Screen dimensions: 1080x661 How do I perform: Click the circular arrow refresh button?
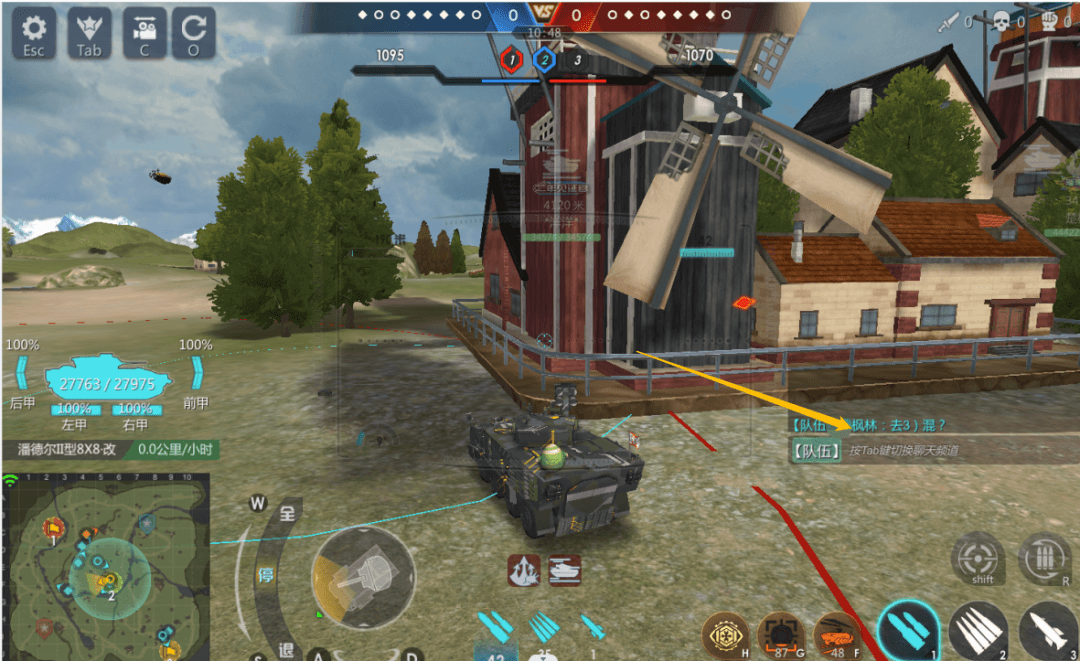pos(193,33)
